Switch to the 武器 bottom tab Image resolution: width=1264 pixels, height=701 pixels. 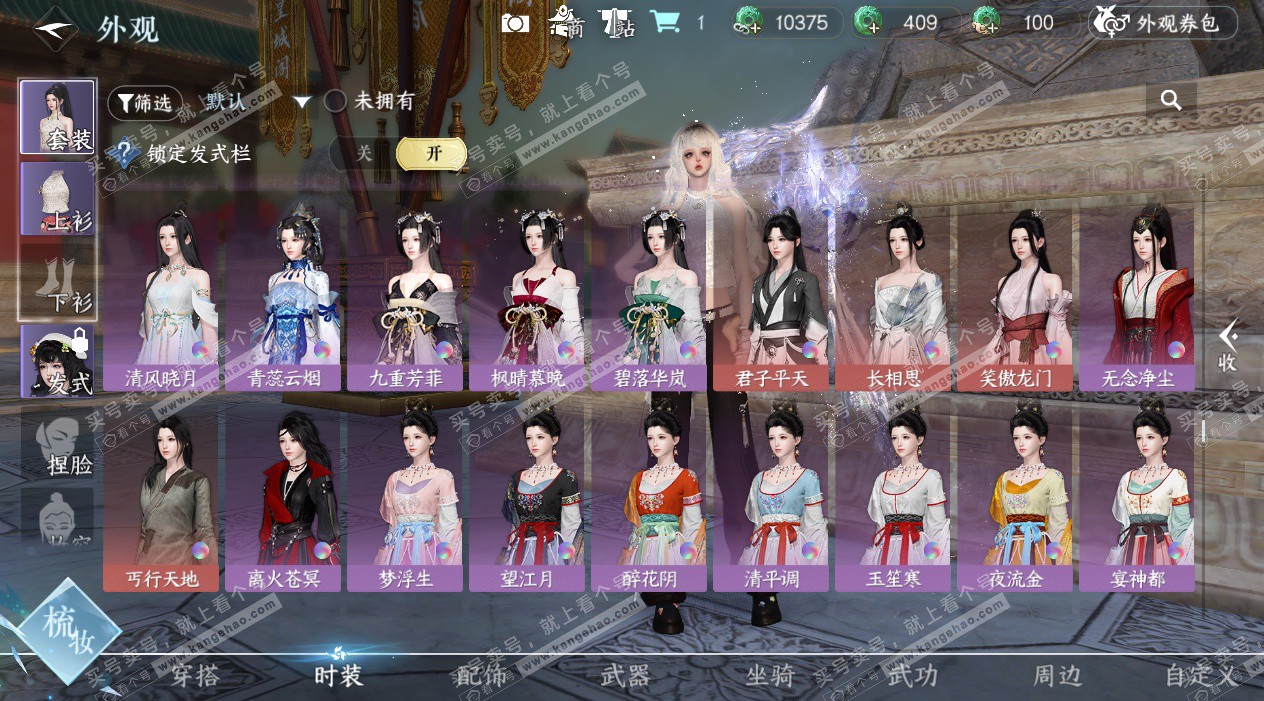click(625, 676)
